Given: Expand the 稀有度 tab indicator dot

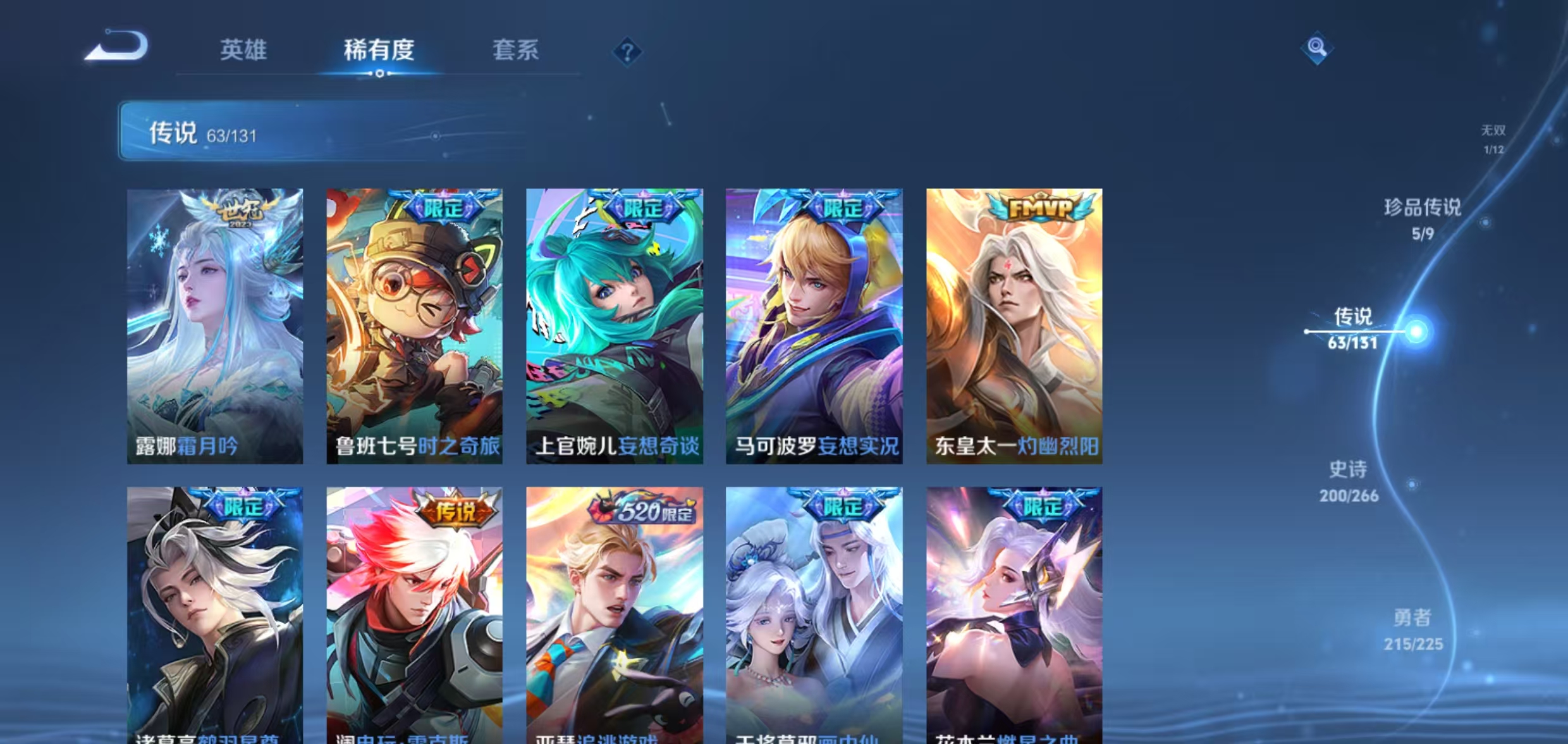Looking at the screenshot, I should 380,75.
